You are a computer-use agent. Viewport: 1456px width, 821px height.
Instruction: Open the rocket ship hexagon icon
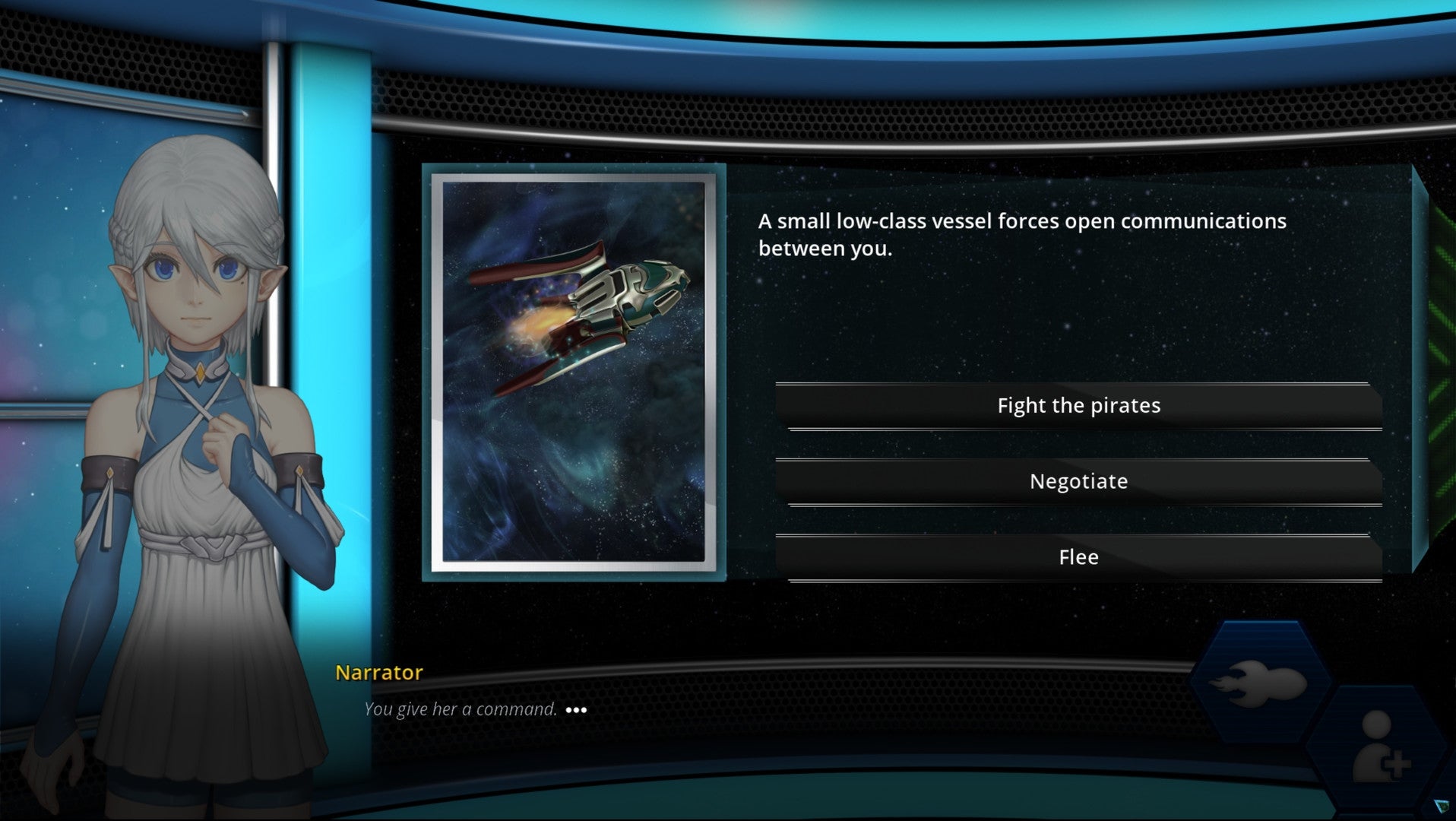[x=1261, y=682]
